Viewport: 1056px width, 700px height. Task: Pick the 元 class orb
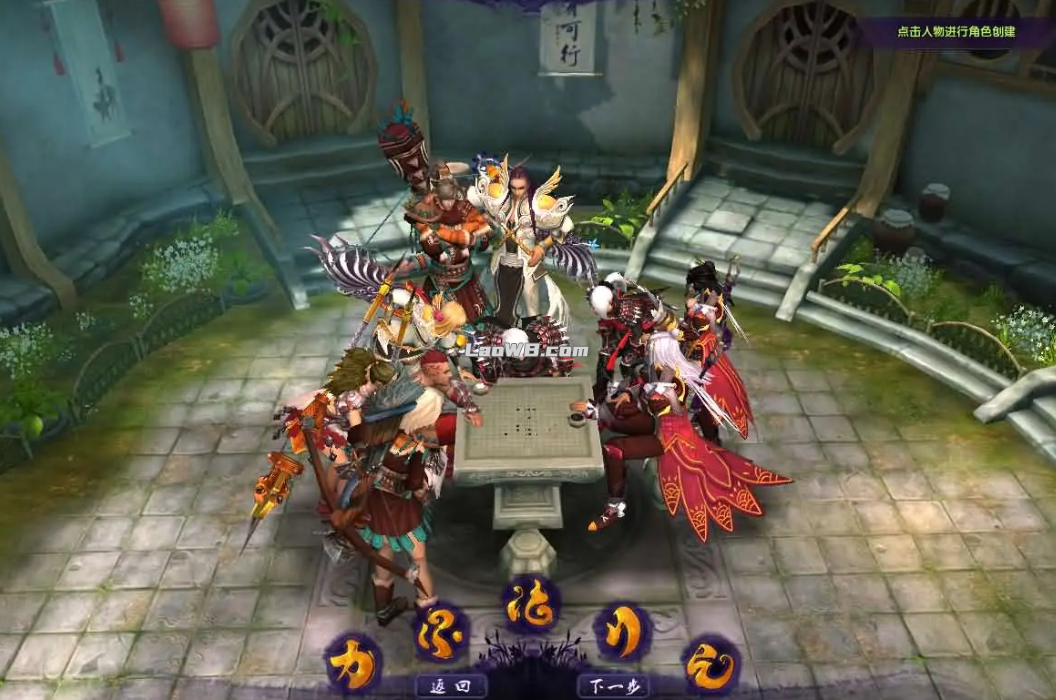711,663
